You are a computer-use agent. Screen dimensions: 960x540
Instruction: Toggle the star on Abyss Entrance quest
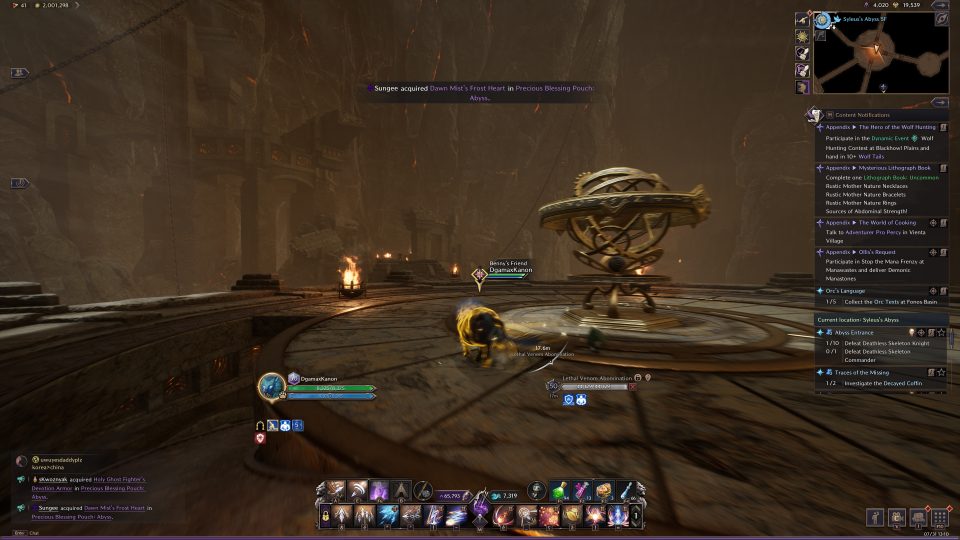pos(942,332)
